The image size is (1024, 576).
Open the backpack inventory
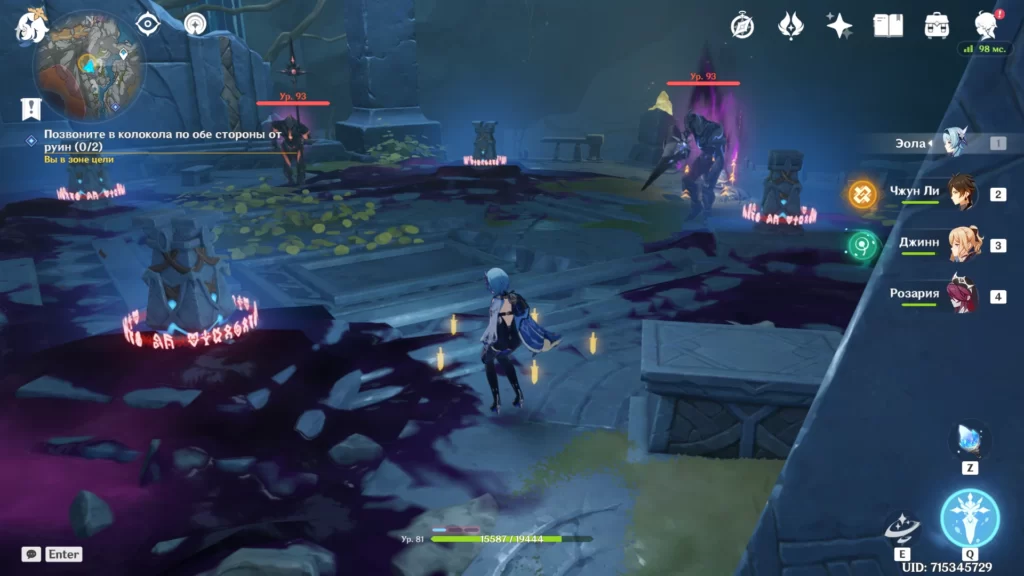937,26
